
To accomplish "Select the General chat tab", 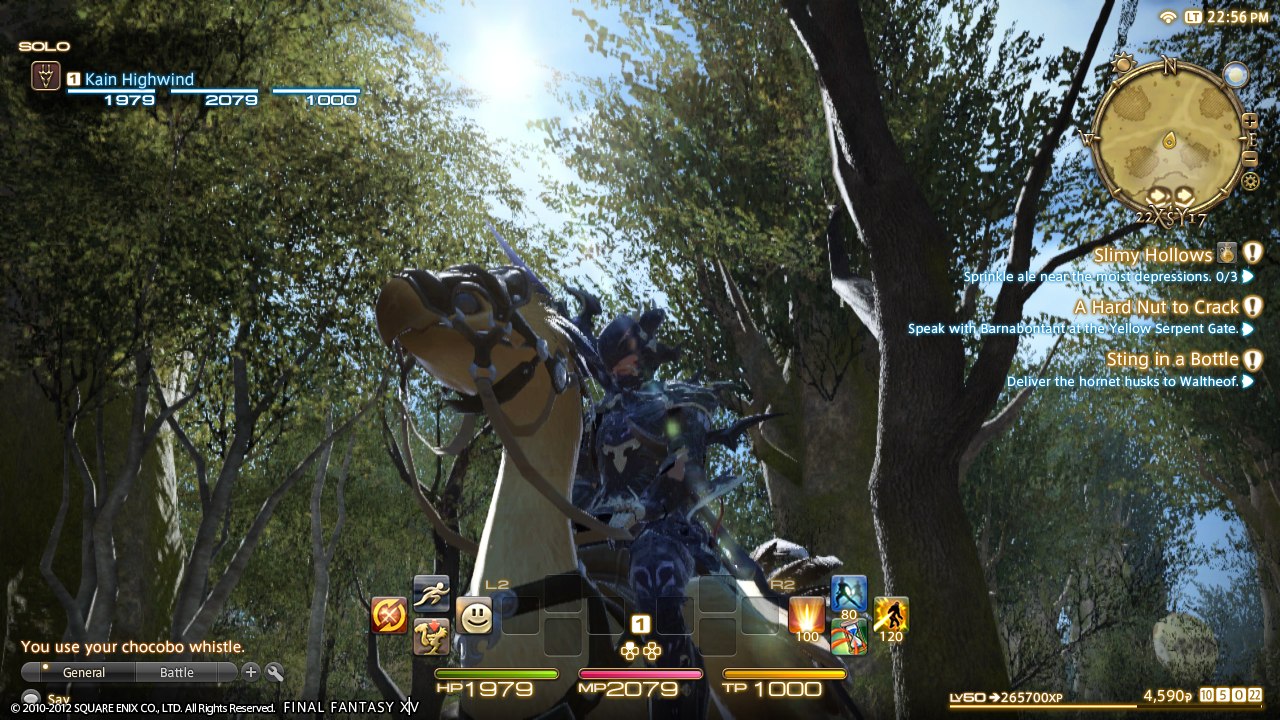I will point(85,672).
